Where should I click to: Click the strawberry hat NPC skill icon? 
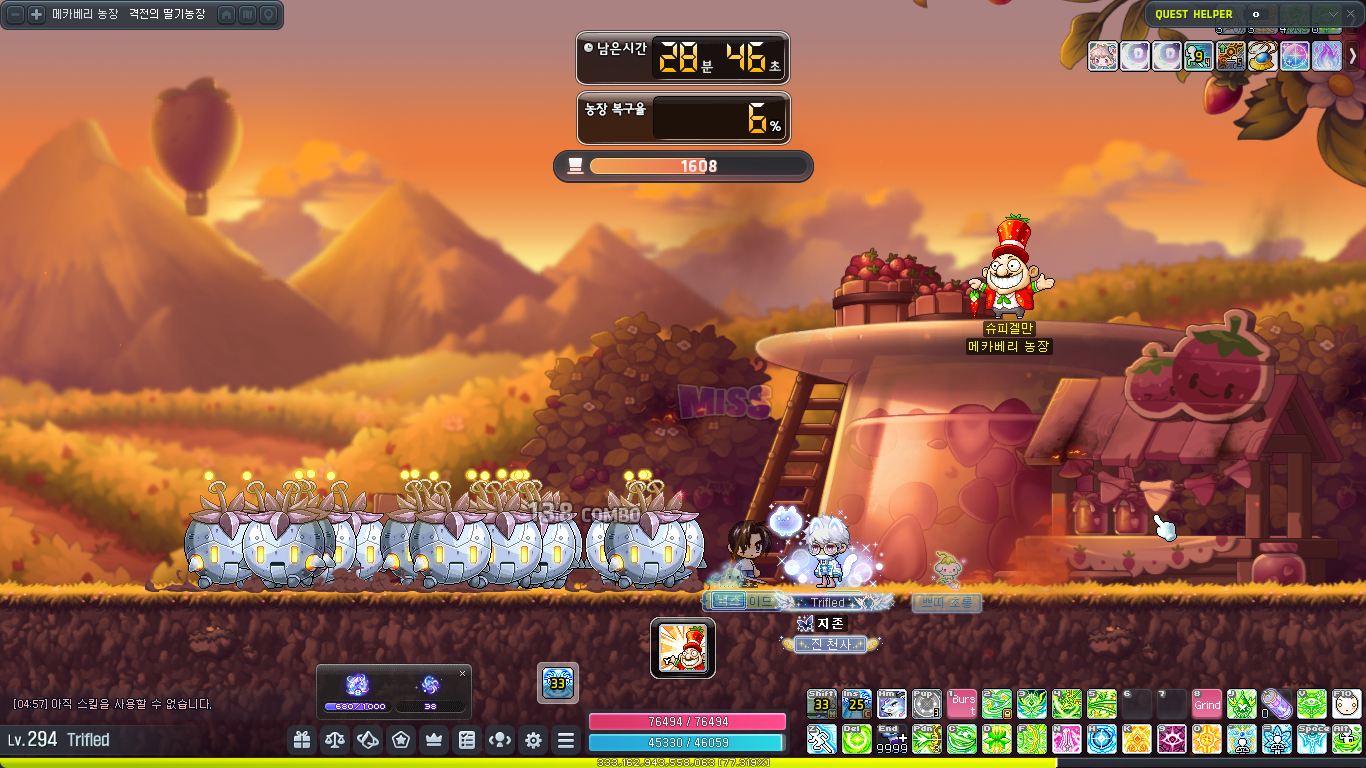point(683,647)
